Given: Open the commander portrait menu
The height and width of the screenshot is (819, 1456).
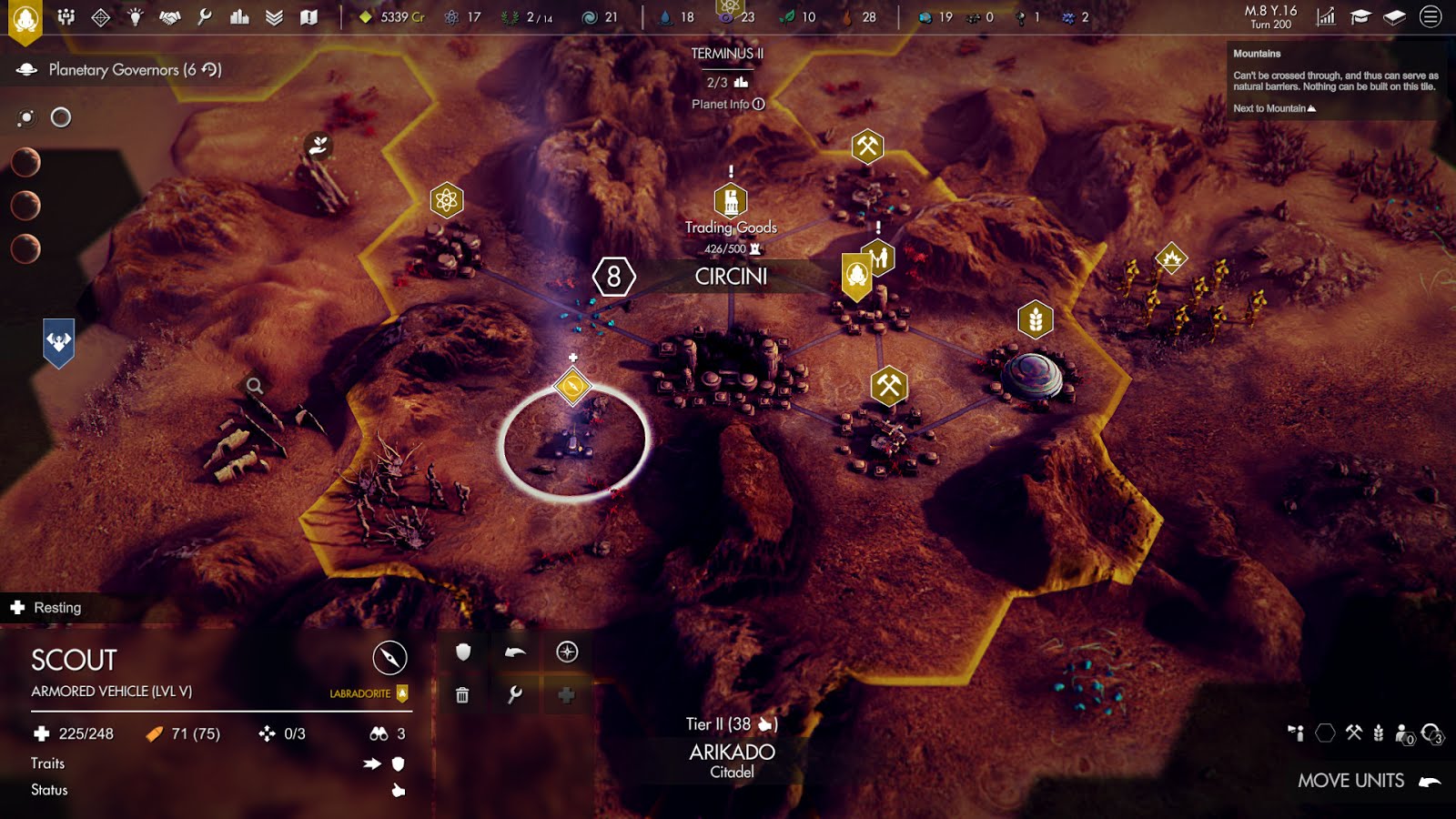Looking at the screenshot, I should tap(25, 19).
